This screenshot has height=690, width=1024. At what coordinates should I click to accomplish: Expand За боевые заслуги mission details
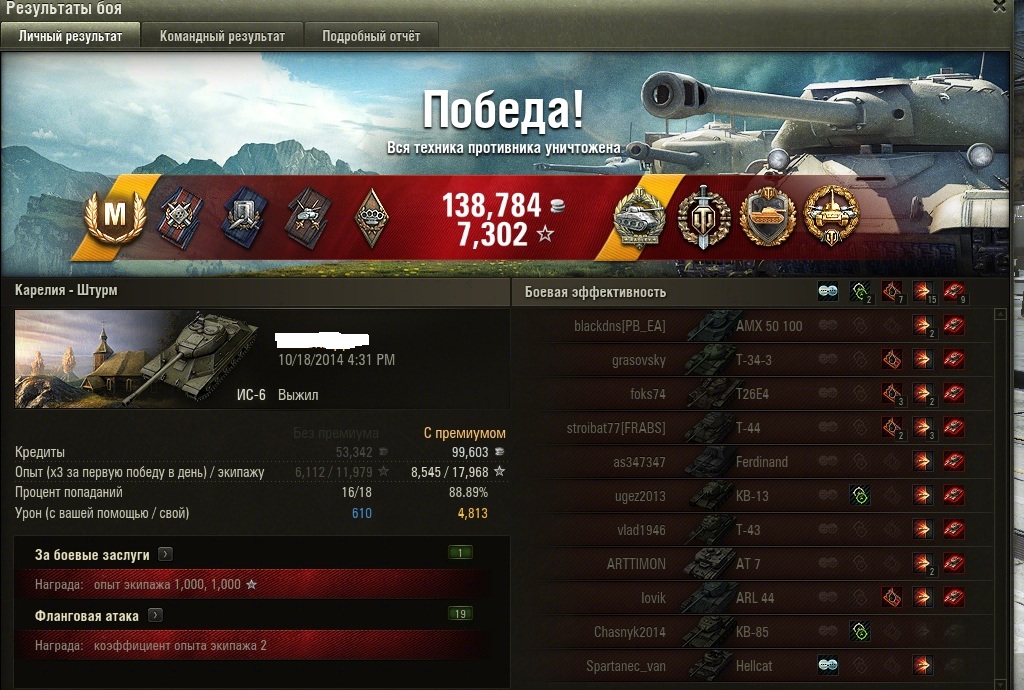coord(166,554)
